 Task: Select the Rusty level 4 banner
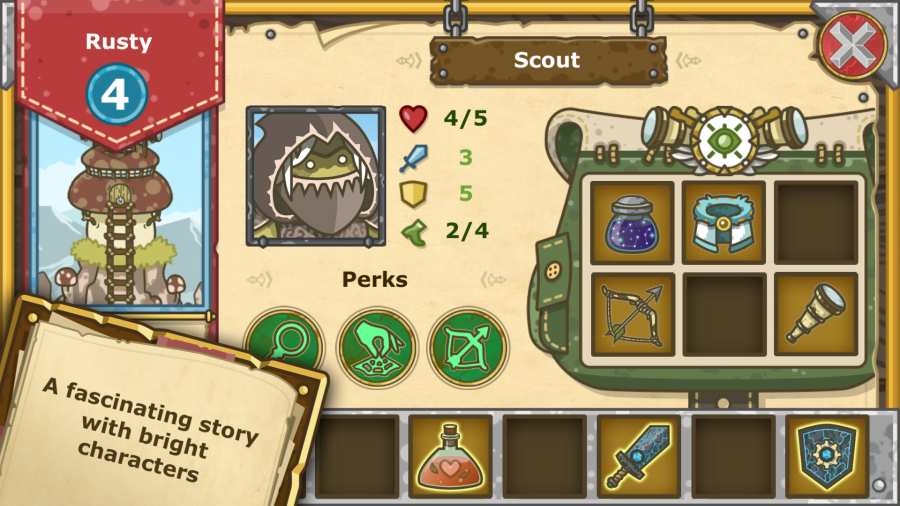[118, 75]
